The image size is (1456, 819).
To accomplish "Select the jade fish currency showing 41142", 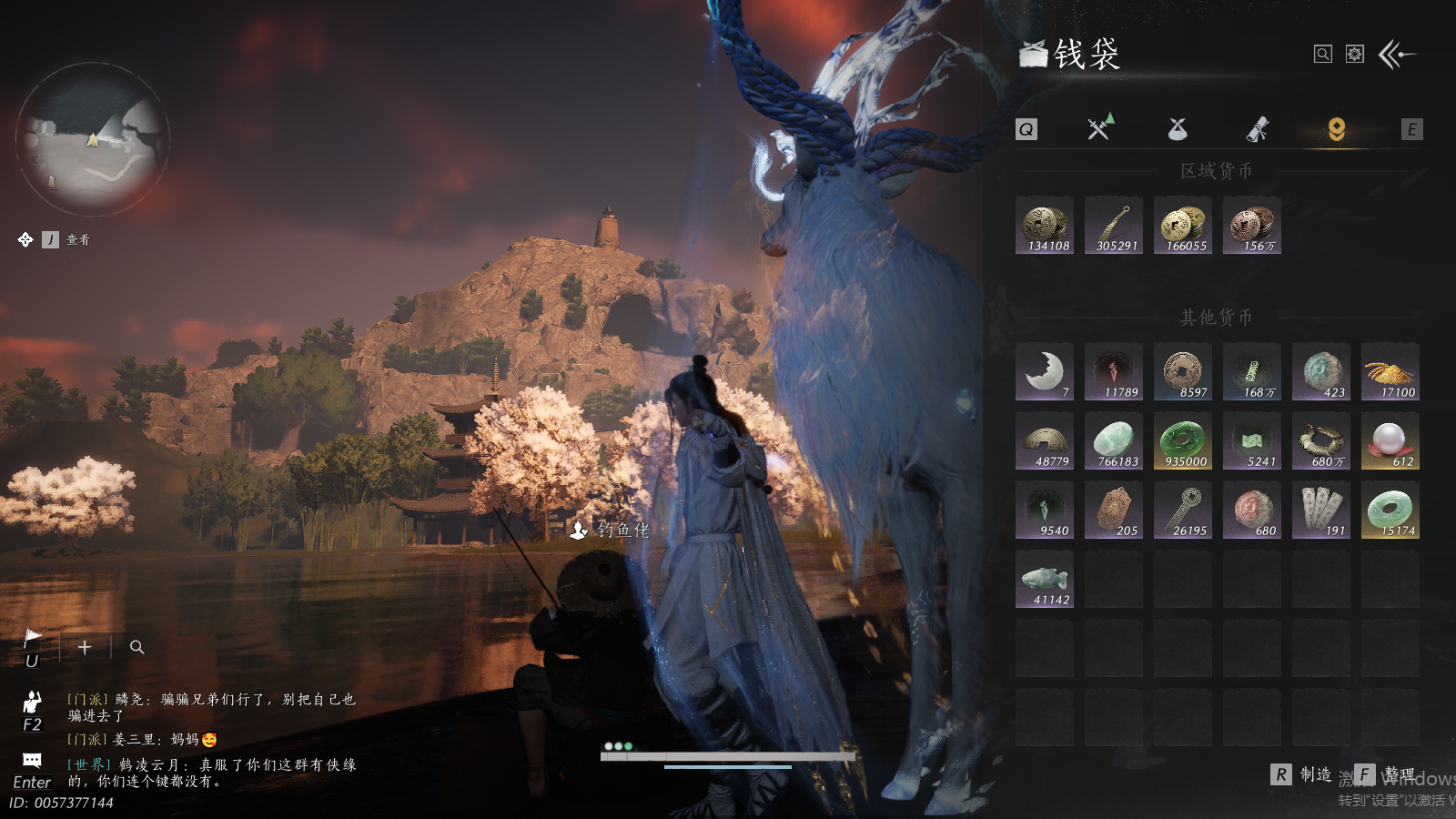I will click(x=1045, y=579).
